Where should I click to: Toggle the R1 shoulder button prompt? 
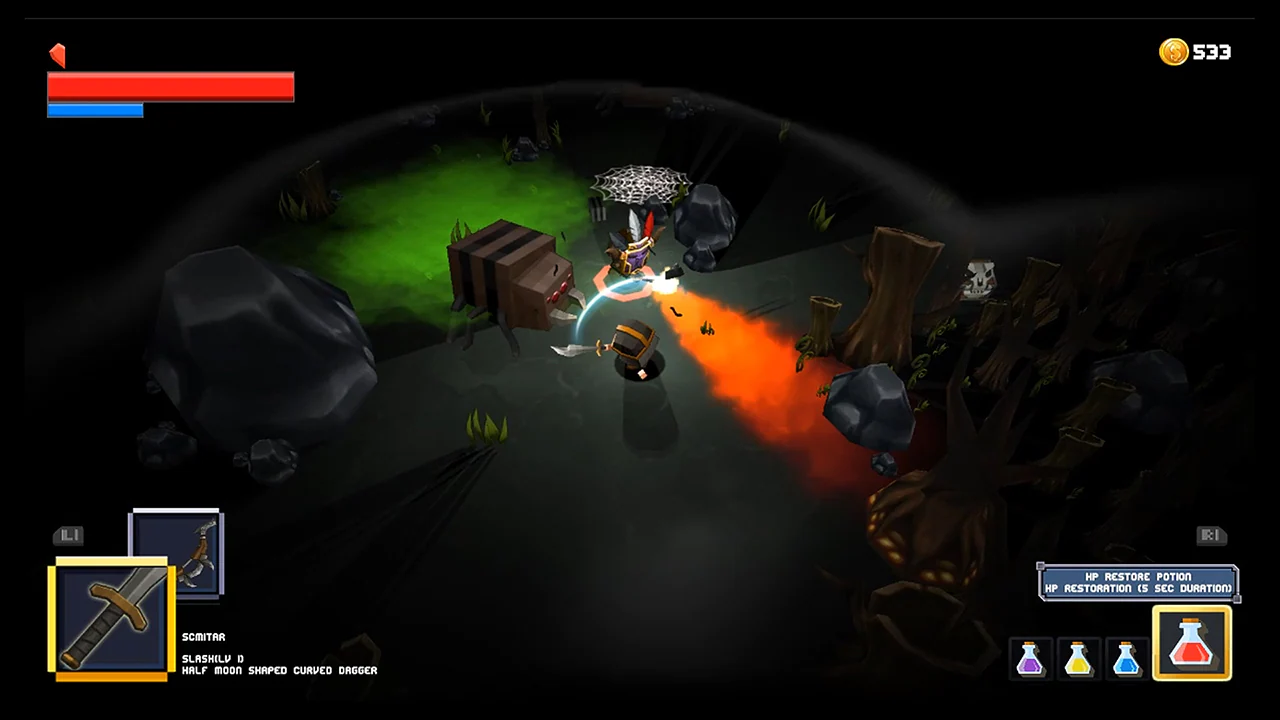[1211, 535]
